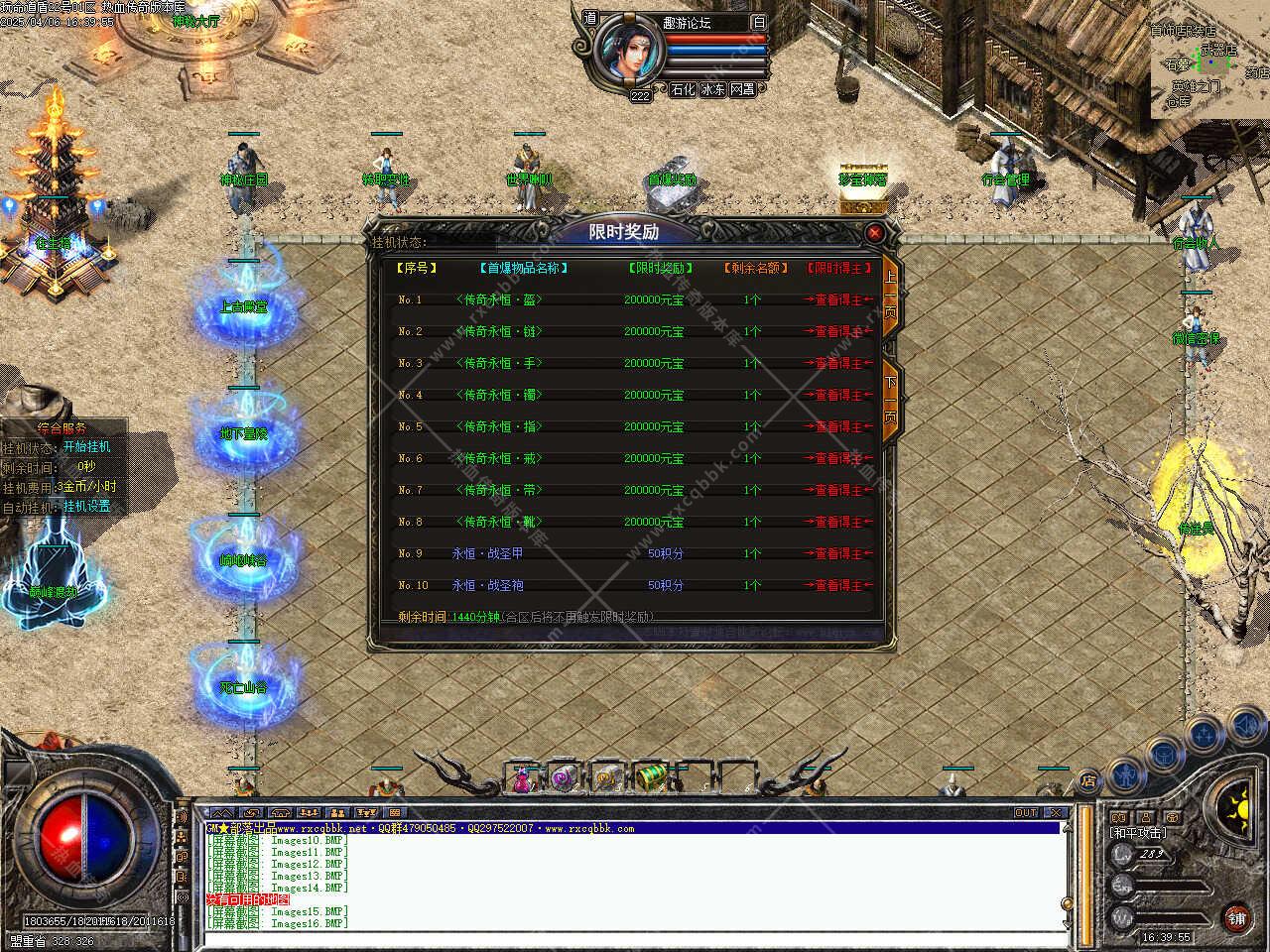This screenshot has height=952, width=1270.
Task: Open the 店 shop button
Action: pos(1088,781)
